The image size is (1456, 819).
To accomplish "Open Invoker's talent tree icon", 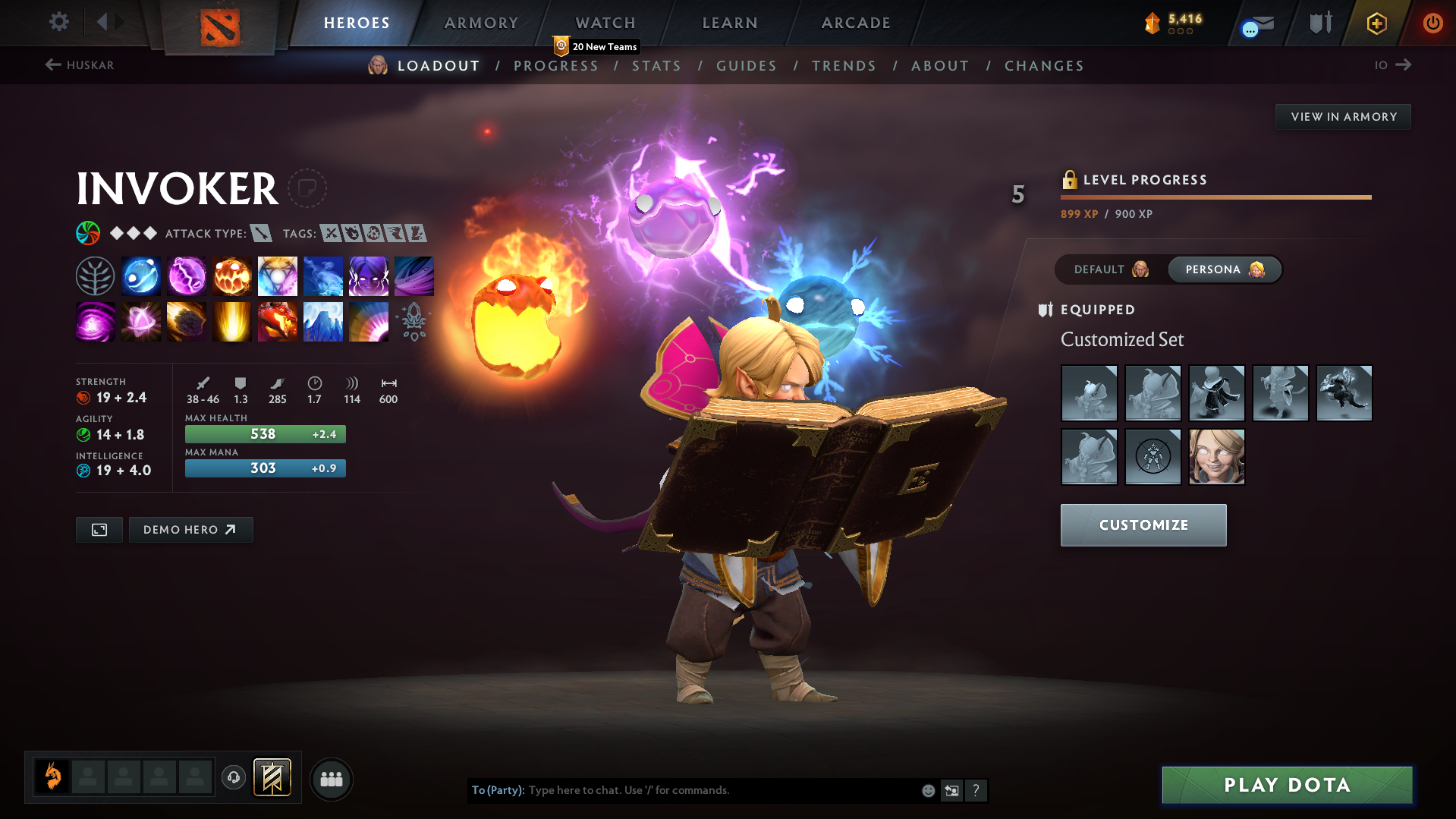I will (95, 276).
